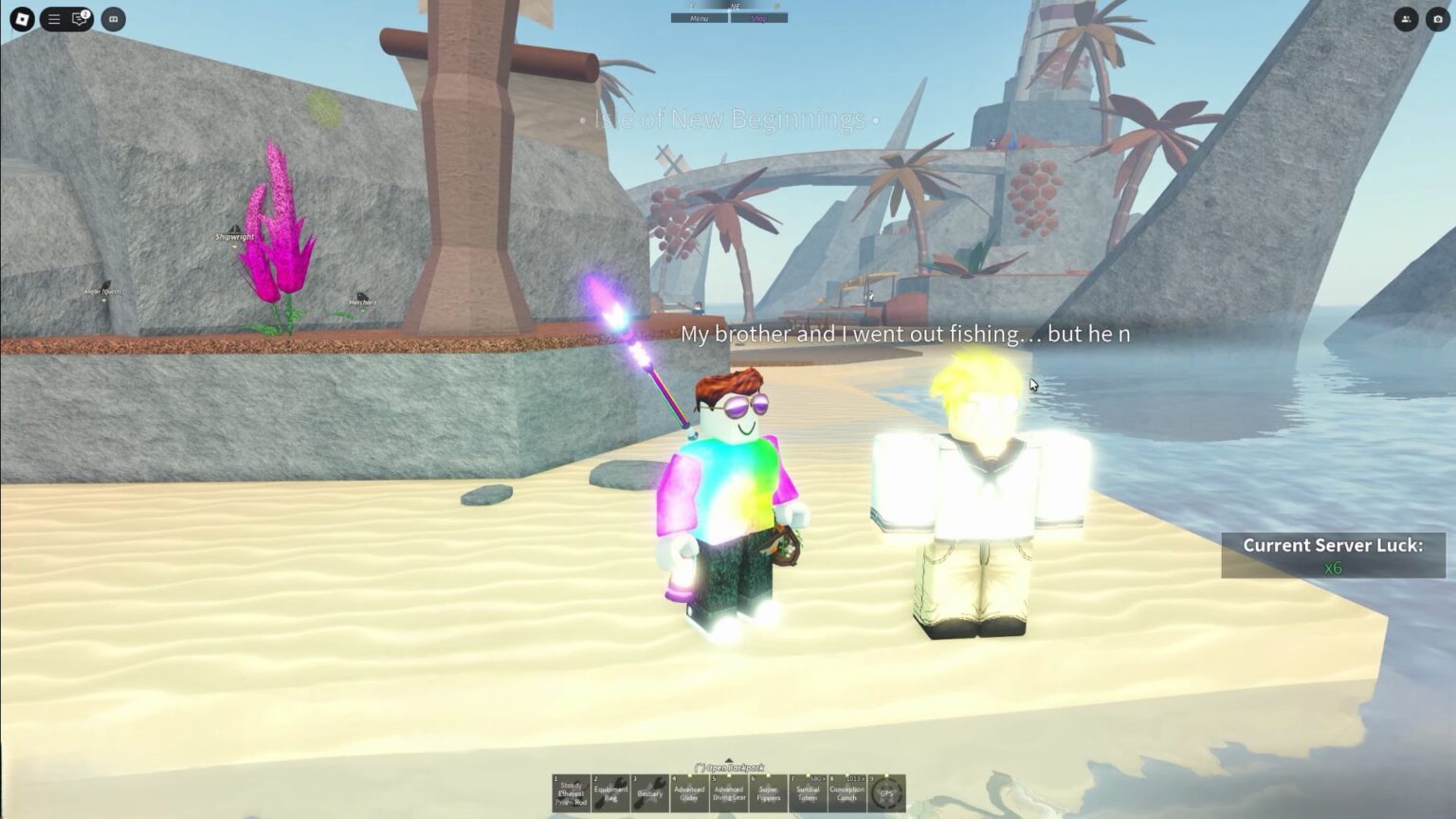
Task: Use the Sundial Totem from slot 7
Action: 810,794
